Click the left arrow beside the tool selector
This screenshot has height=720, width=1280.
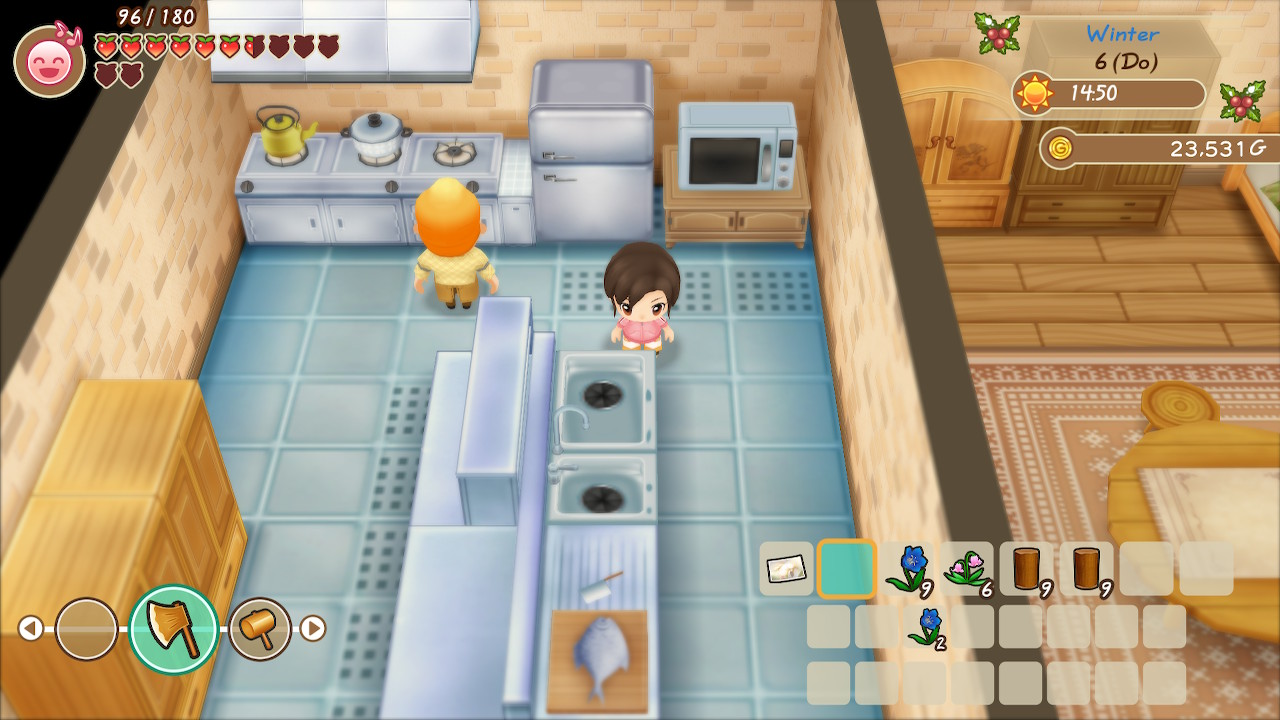point(31,628)
